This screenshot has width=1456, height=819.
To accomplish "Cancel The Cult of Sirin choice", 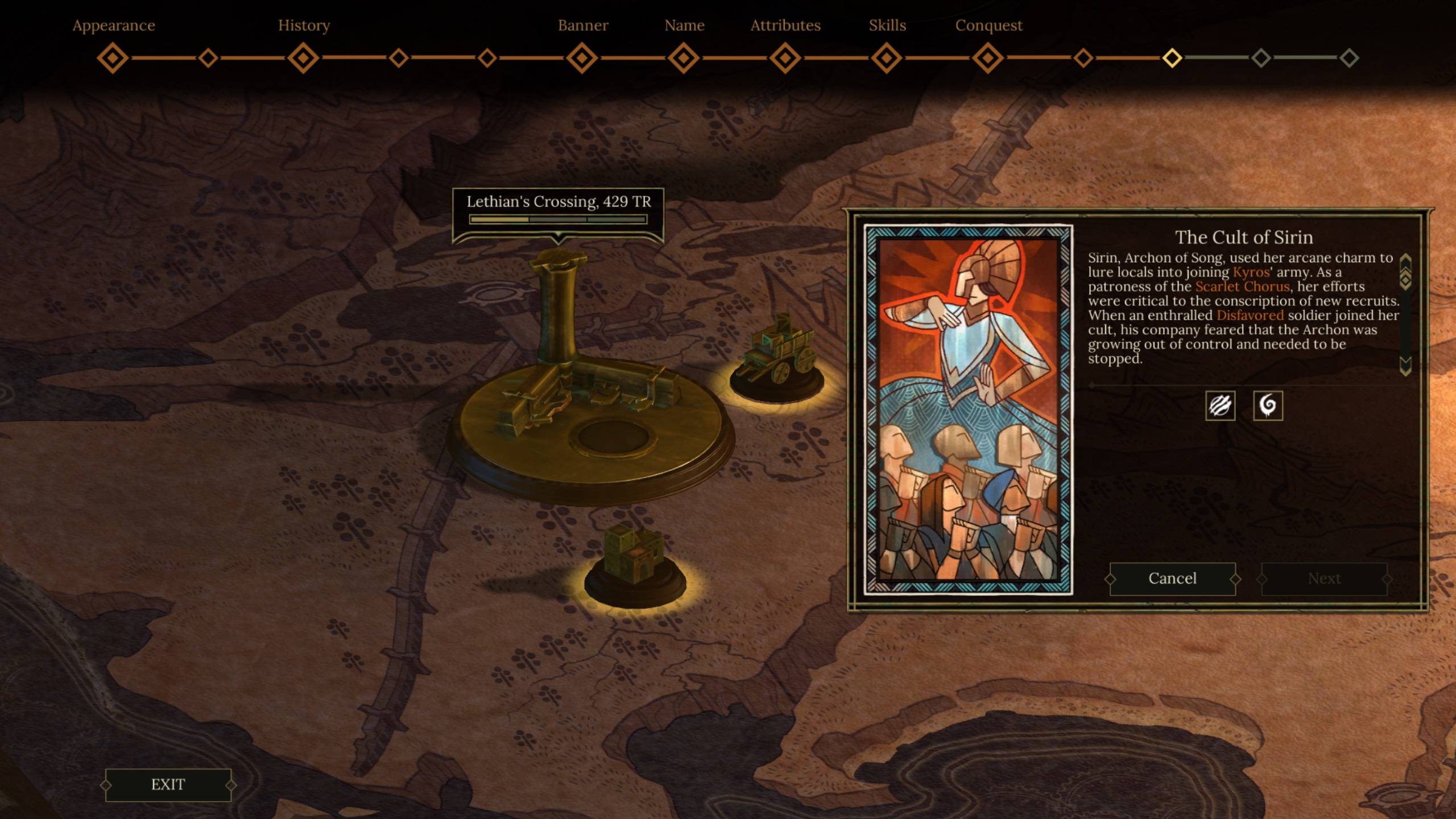I will pyautogui.click(x=1172, y=578).
